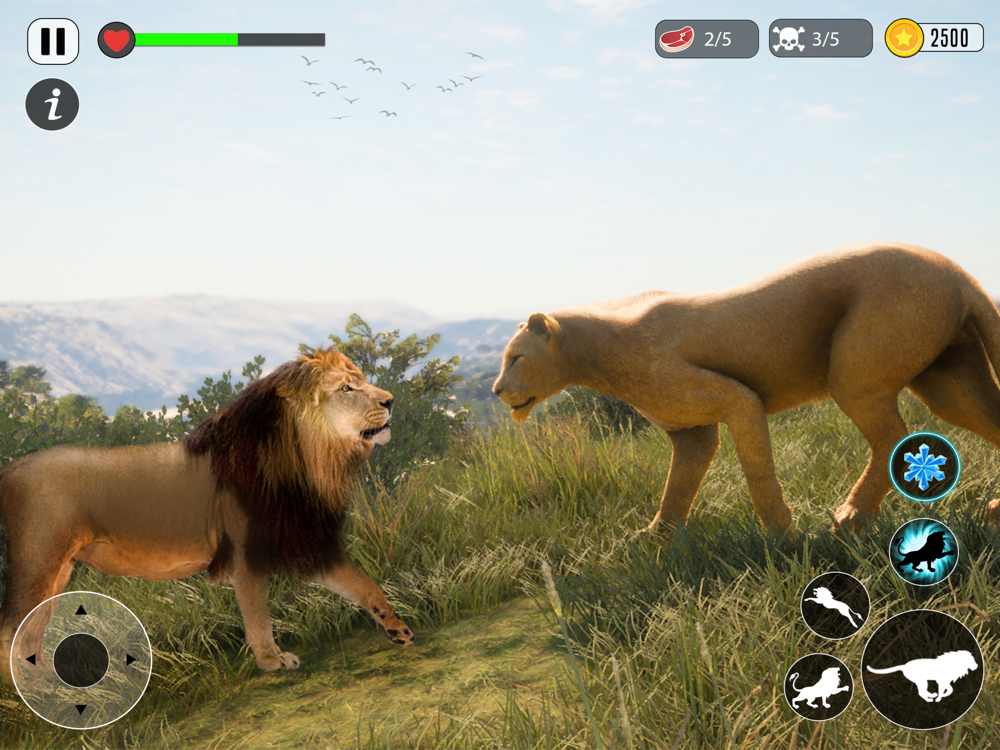
Task: Tap the right arrow on the joystick
Action: [x=131, y=660]
